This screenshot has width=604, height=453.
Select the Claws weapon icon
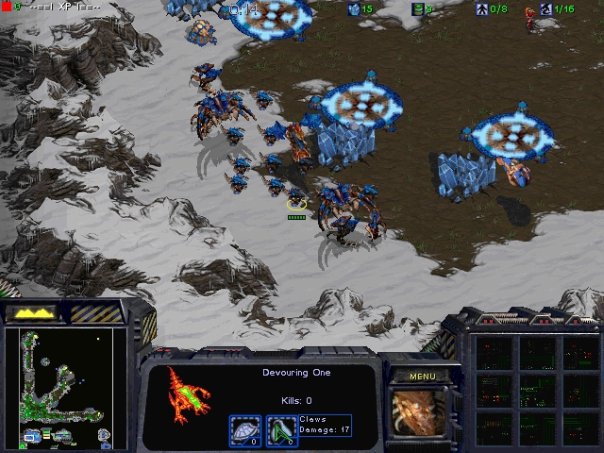point(281,430)
